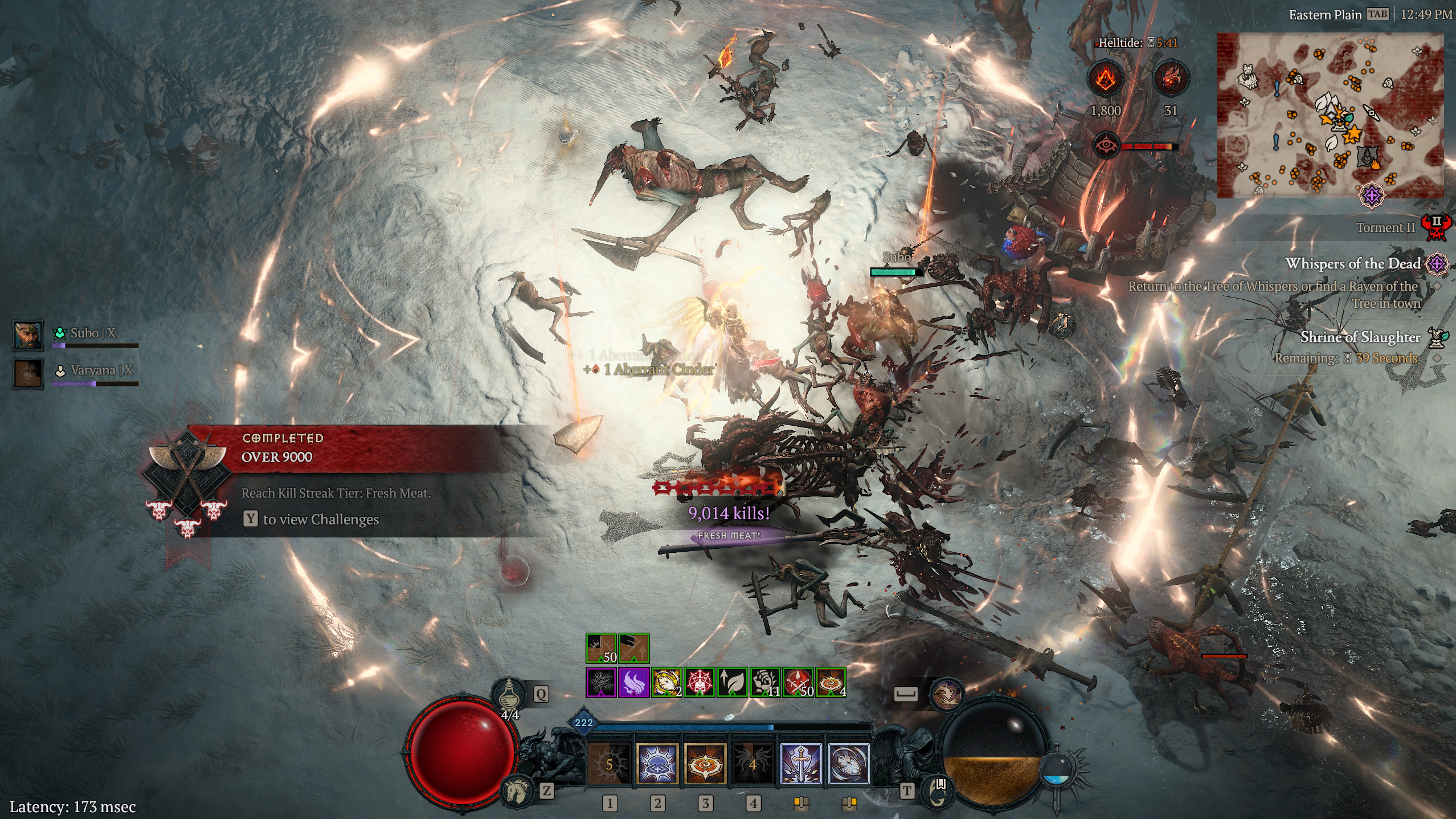
Task: Inspect the Aberrant Cinders flame icon
Action: tap(1106, 78)
